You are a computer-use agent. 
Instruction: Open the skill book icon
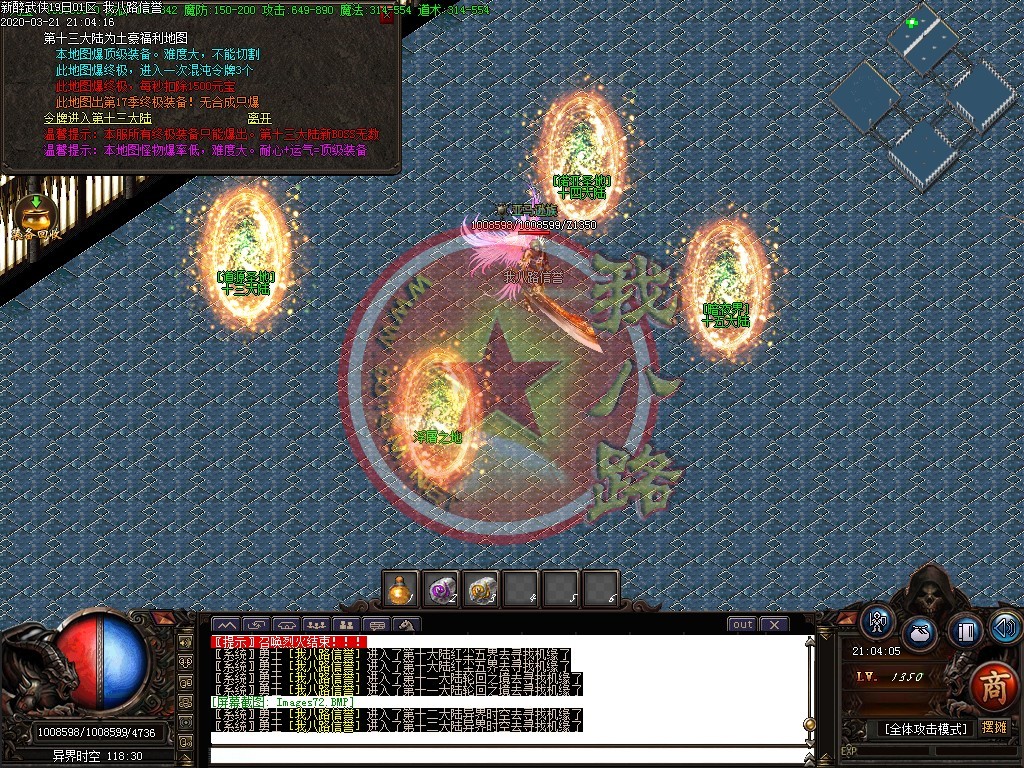point(965,630)
